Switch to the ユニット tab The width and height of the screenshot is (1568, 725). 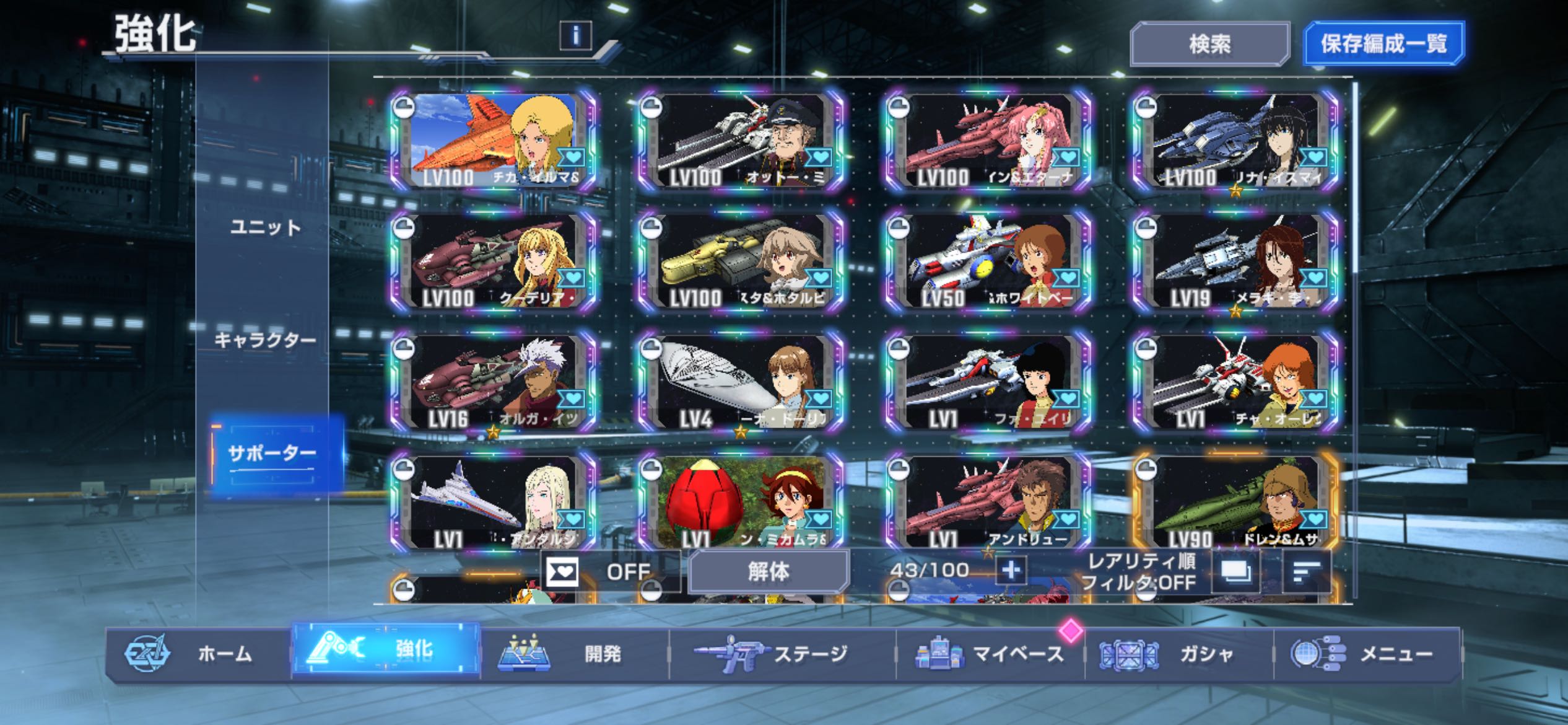point(265,227)
